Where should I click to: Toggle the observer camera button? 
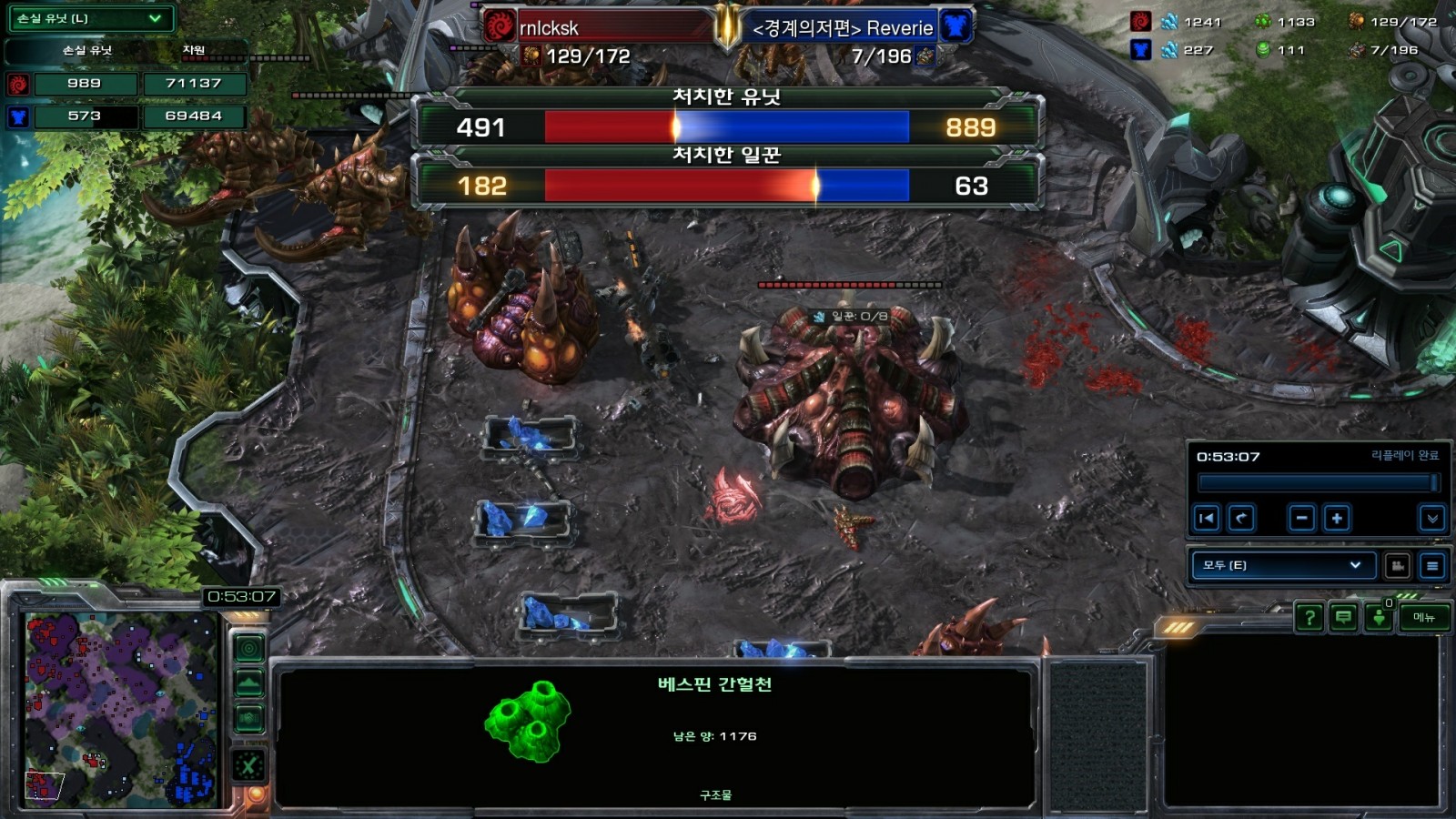click(x=1398, y=566)
